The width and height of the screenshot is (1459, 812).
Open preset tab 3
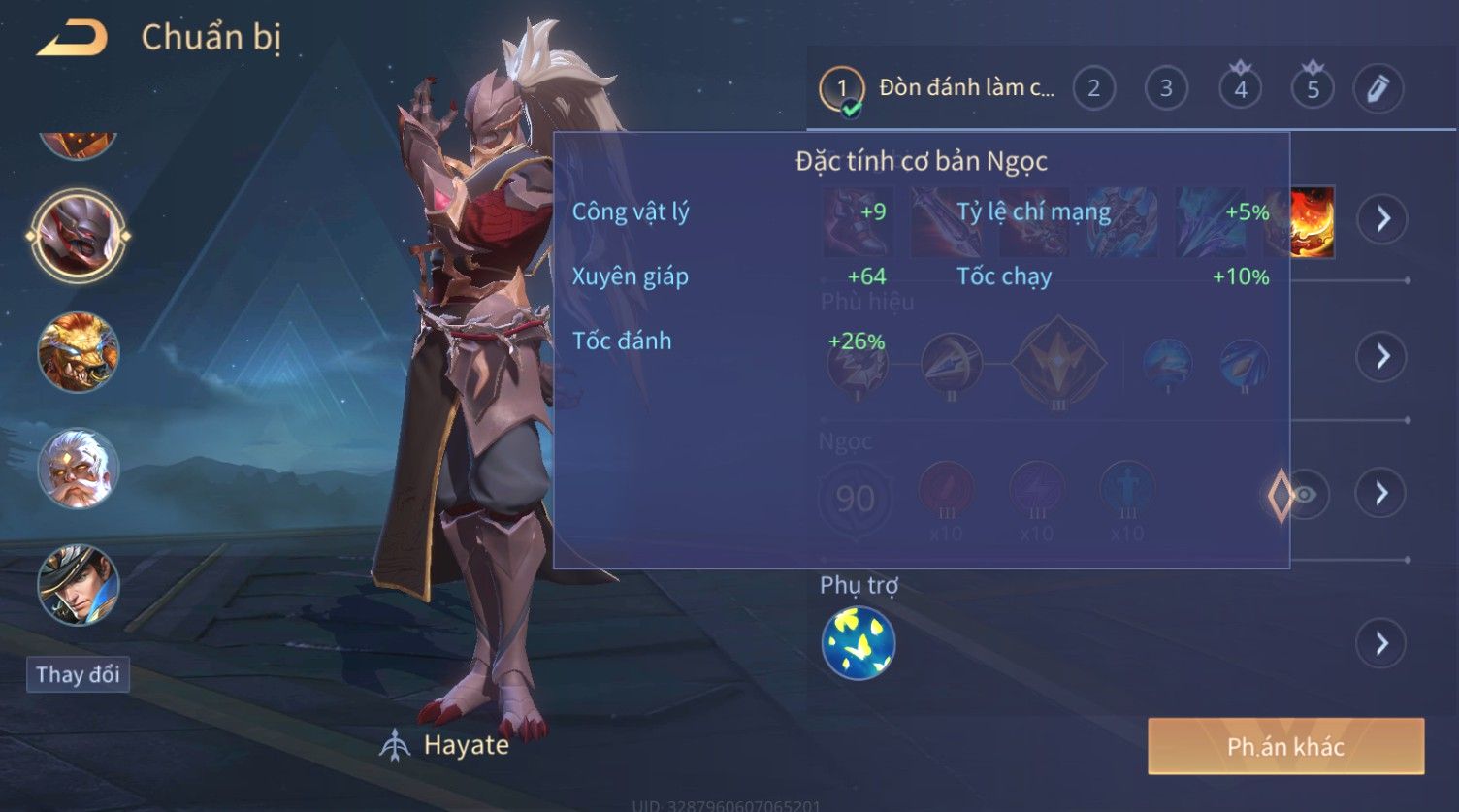[1166, 89]
